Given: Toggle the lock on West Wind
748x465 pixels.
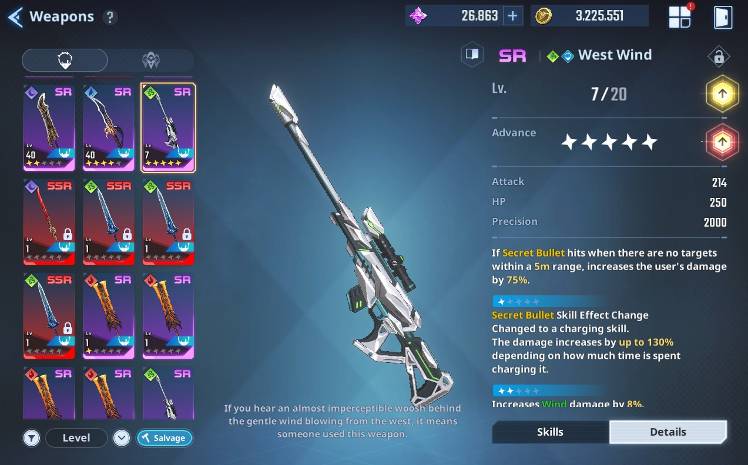Looking at the screenshot, I should point(717,56).
